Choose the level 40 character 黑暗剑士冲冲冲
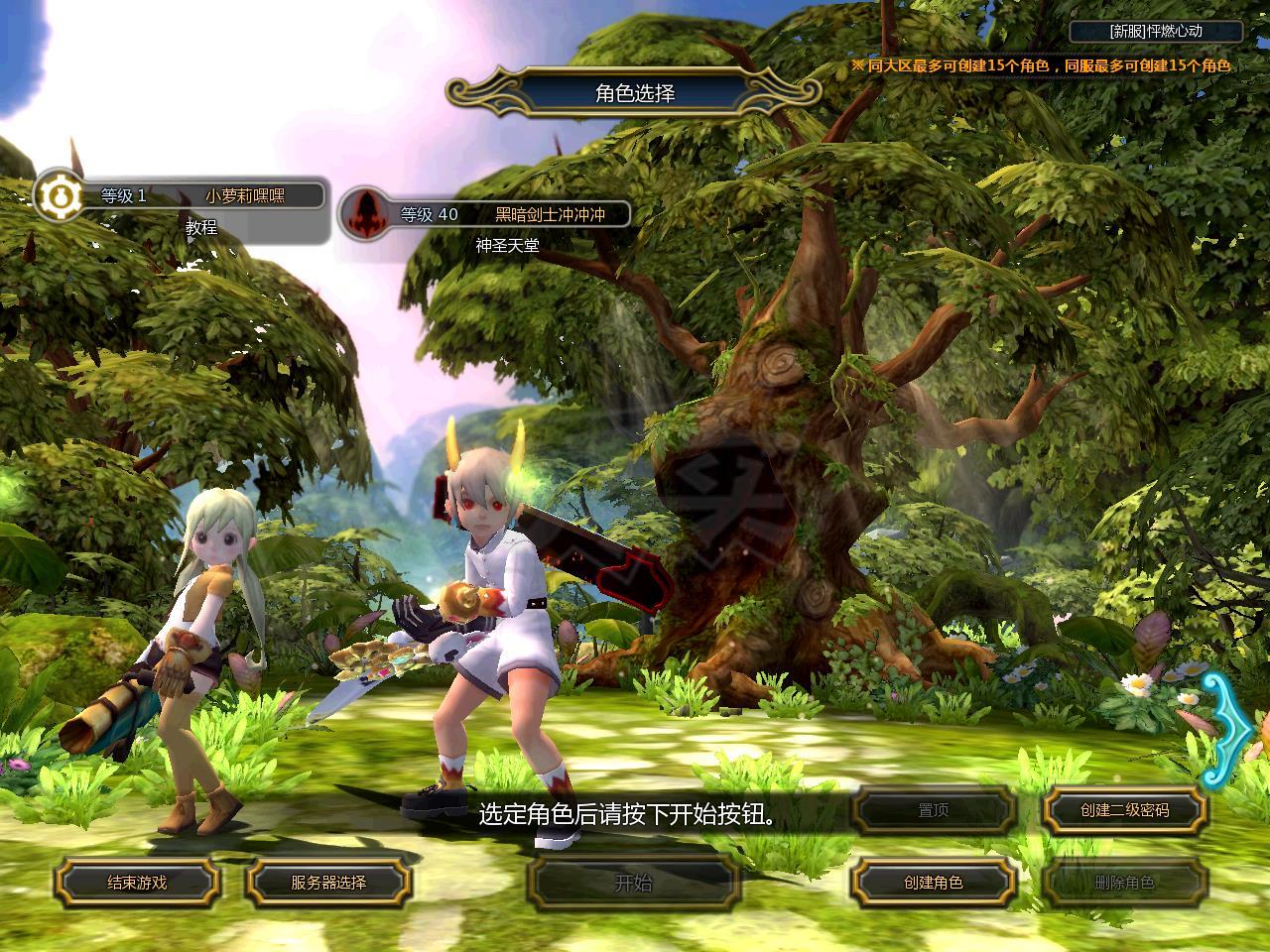Screen dimensions: 1270x952 [x=549, y=214]
